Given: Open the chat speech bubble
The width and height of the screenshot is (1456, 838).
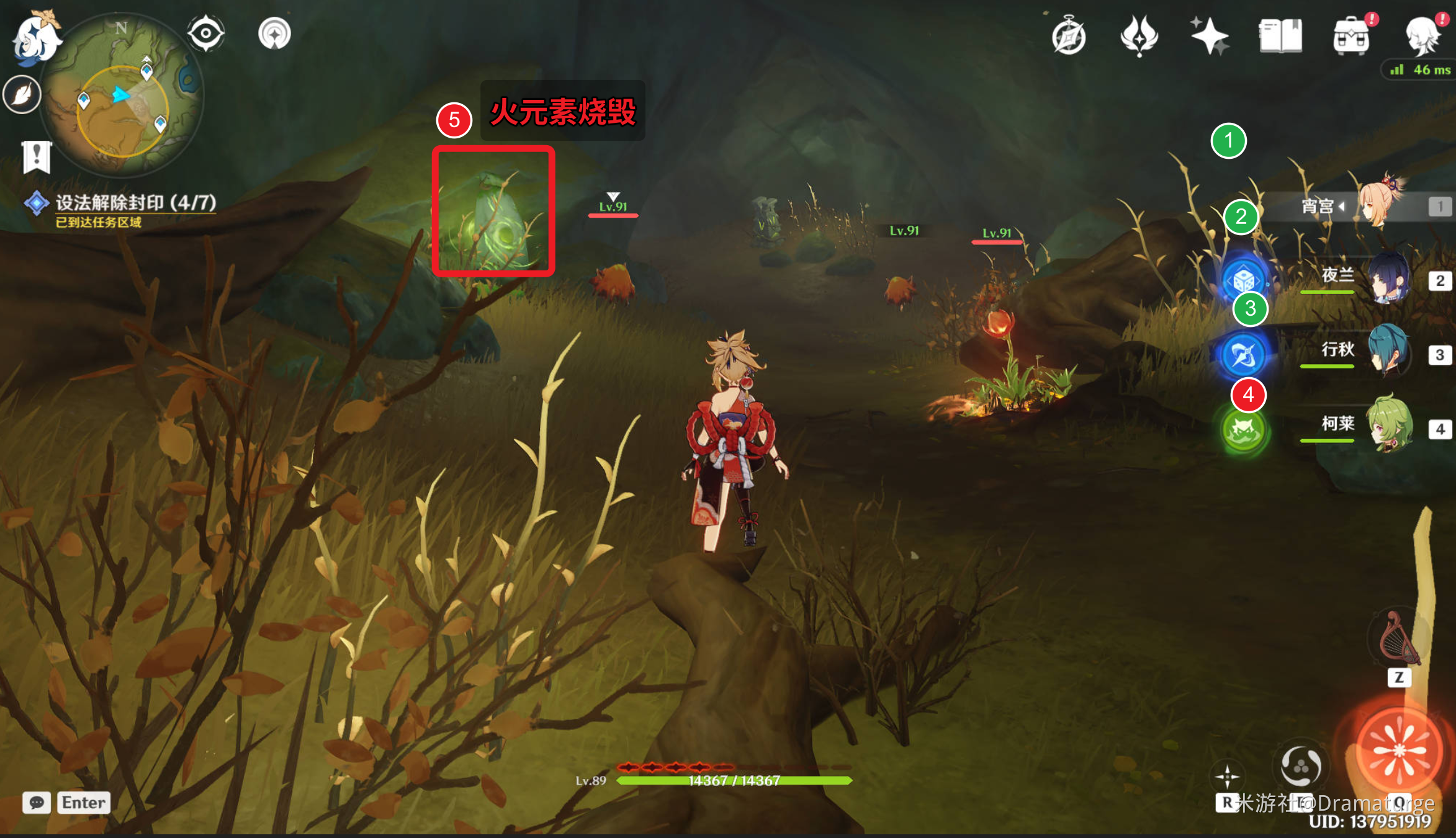Looking at the screenshot, I should [37, 803].
